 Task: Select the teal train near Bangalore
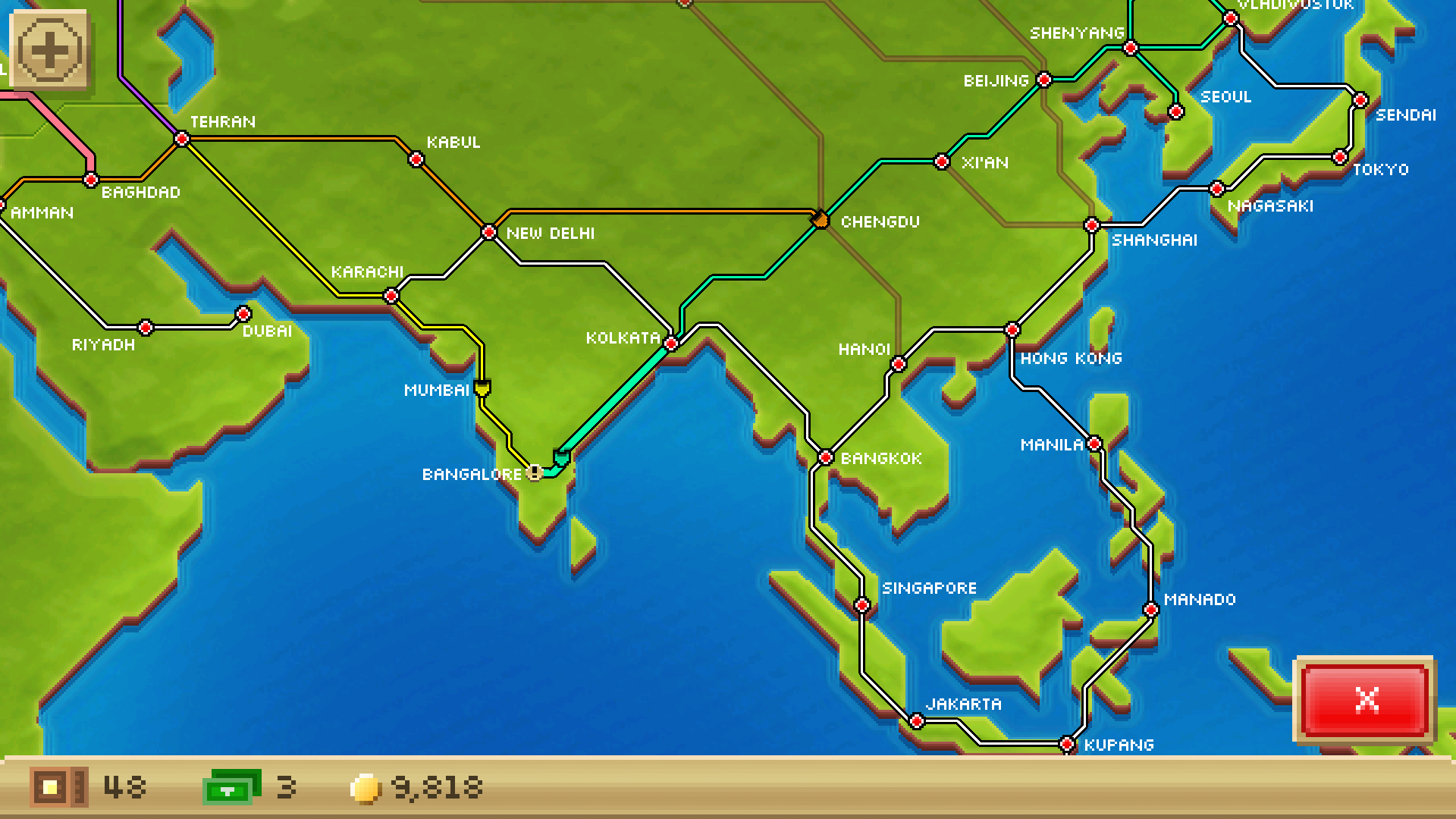coord(562,457)
